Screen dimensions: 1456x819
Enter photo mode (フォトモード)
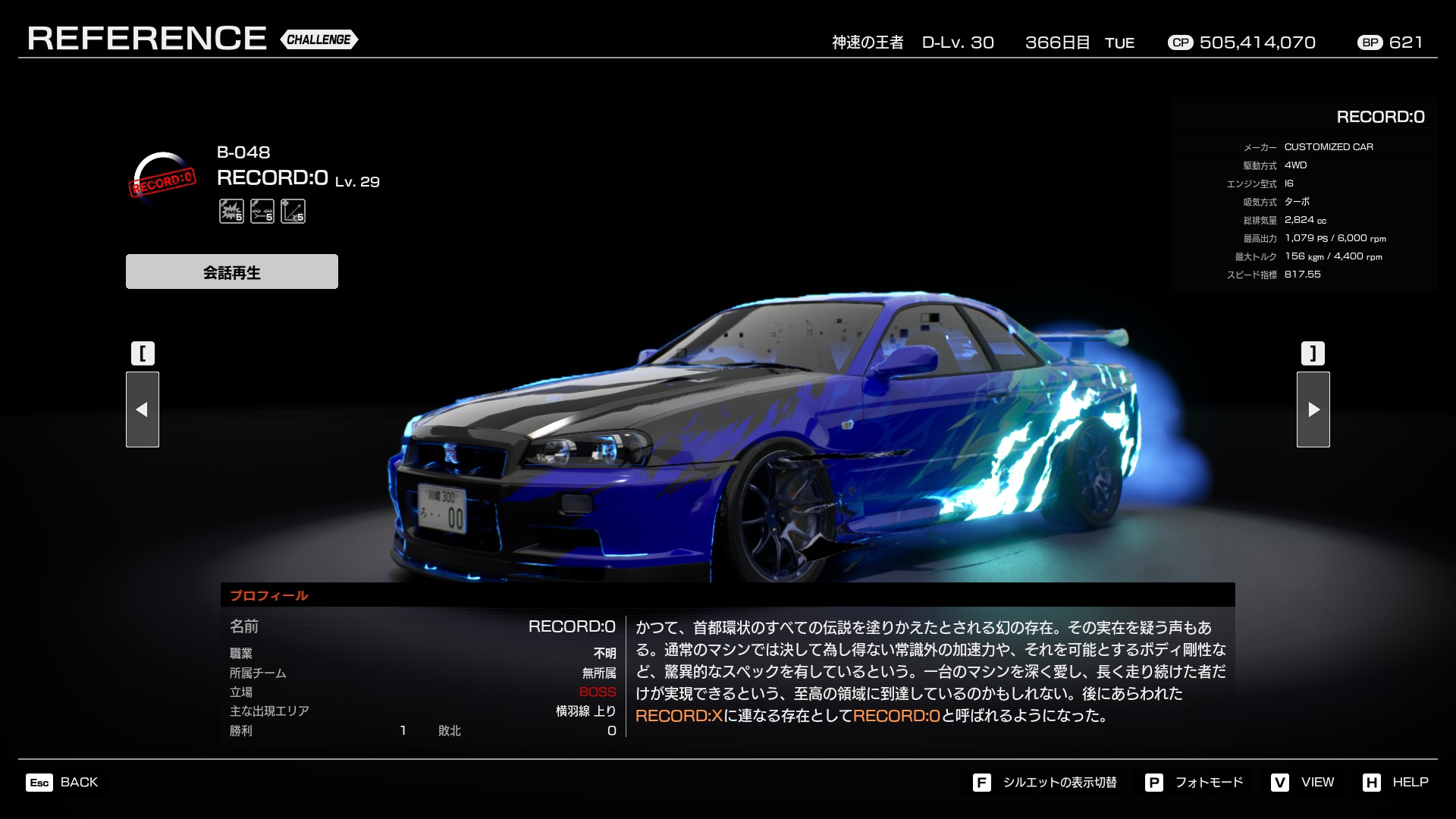1195,782
